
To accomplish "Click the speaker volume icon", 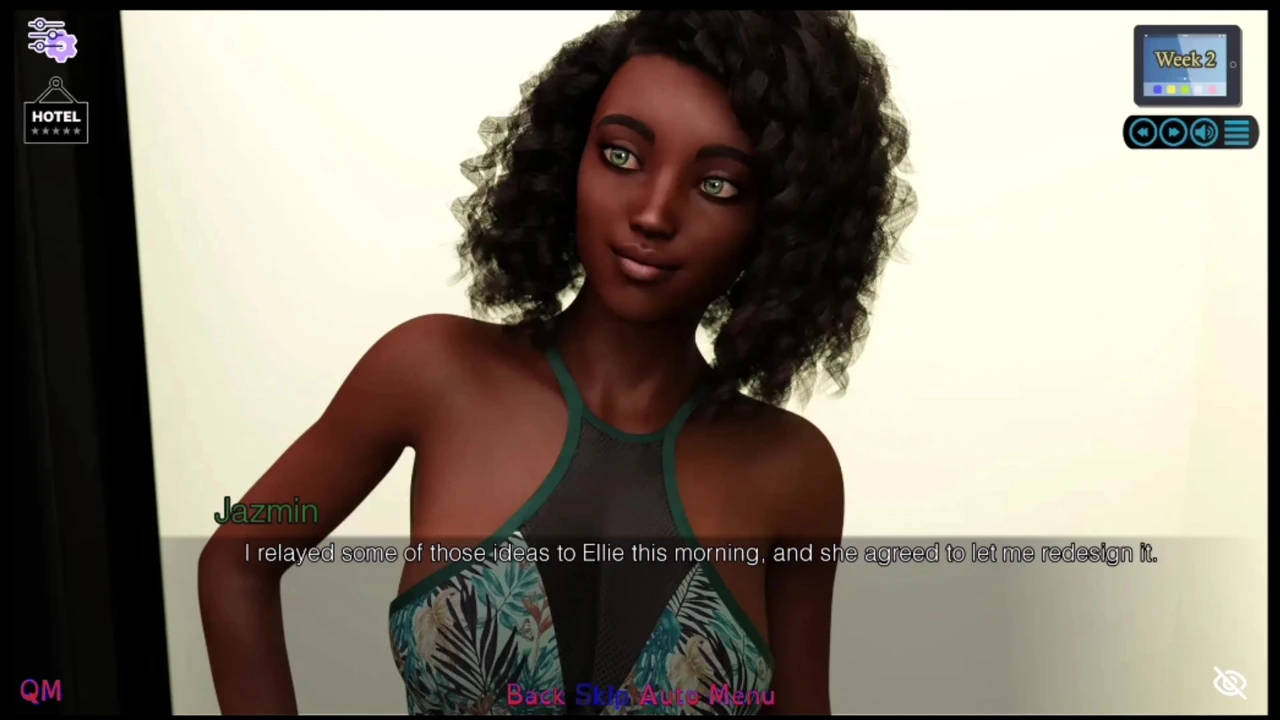I will click(1203, 132).
